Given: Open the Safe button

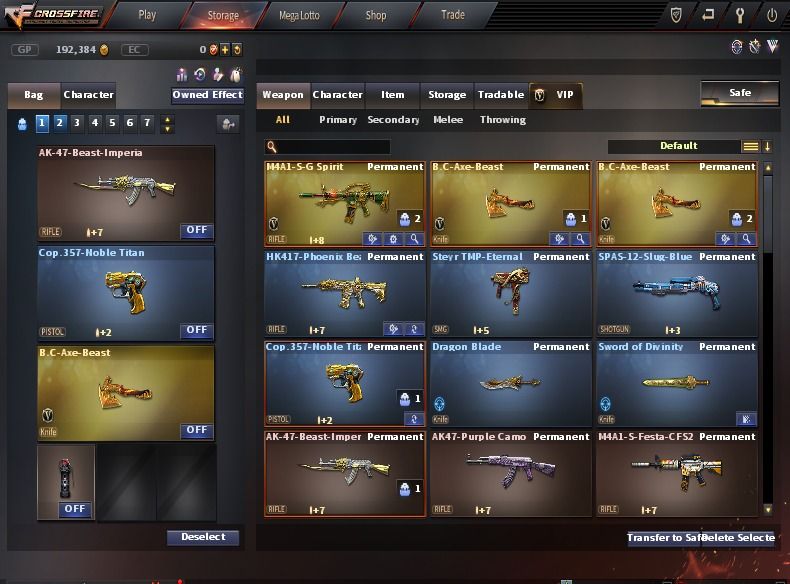Looking at the screenshot, I should pos(740,93).
